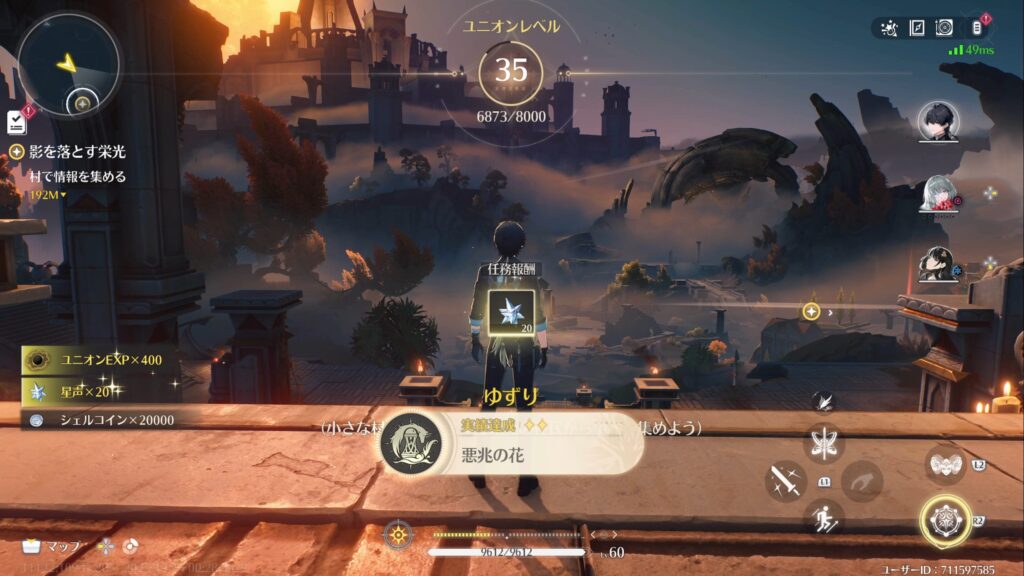Open the top-bar constellation-figure icon

[x=890, y=28]
